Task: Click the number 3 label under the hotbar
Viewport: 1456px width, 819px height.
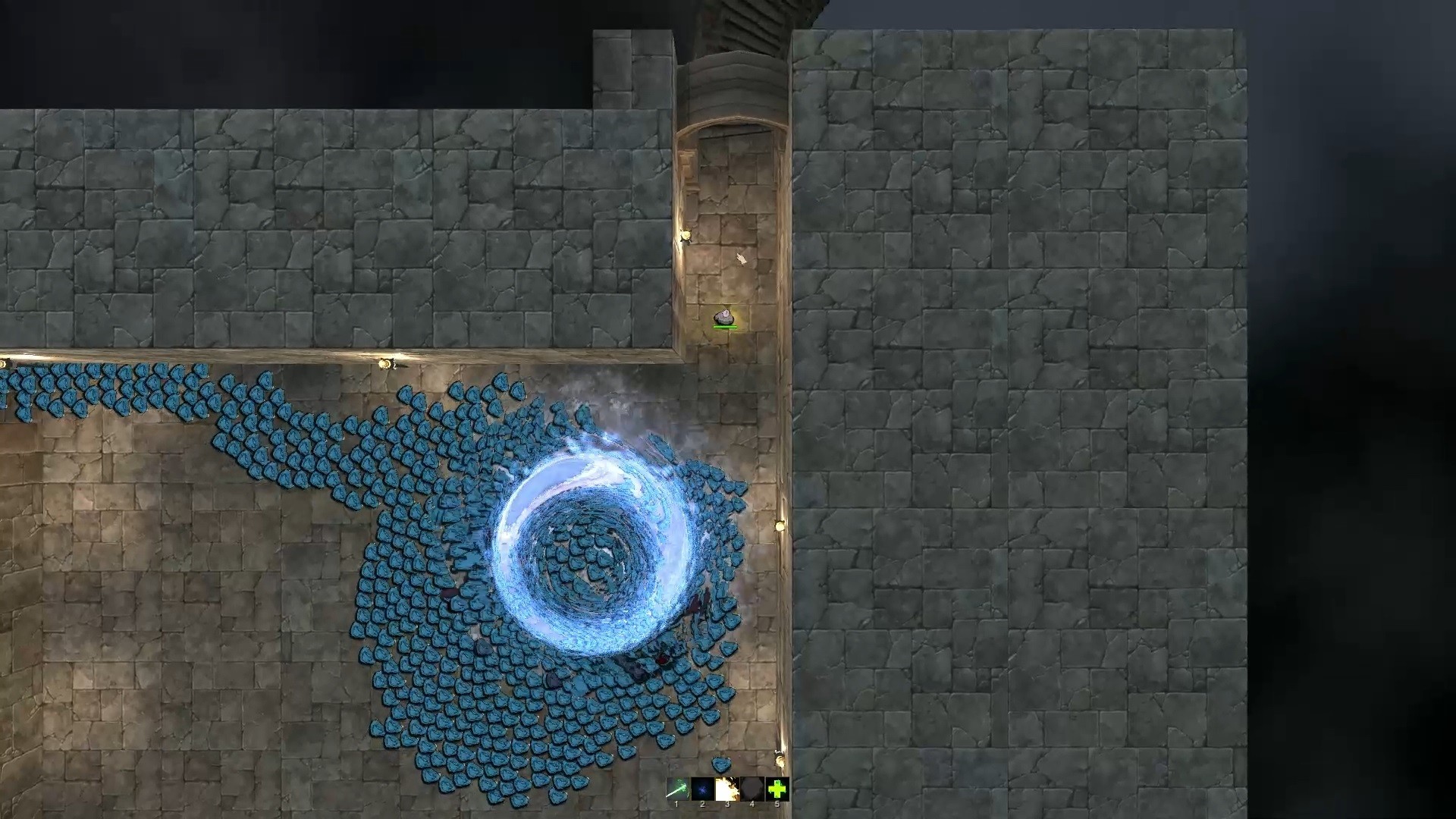Action: click(x=728, y=804)
